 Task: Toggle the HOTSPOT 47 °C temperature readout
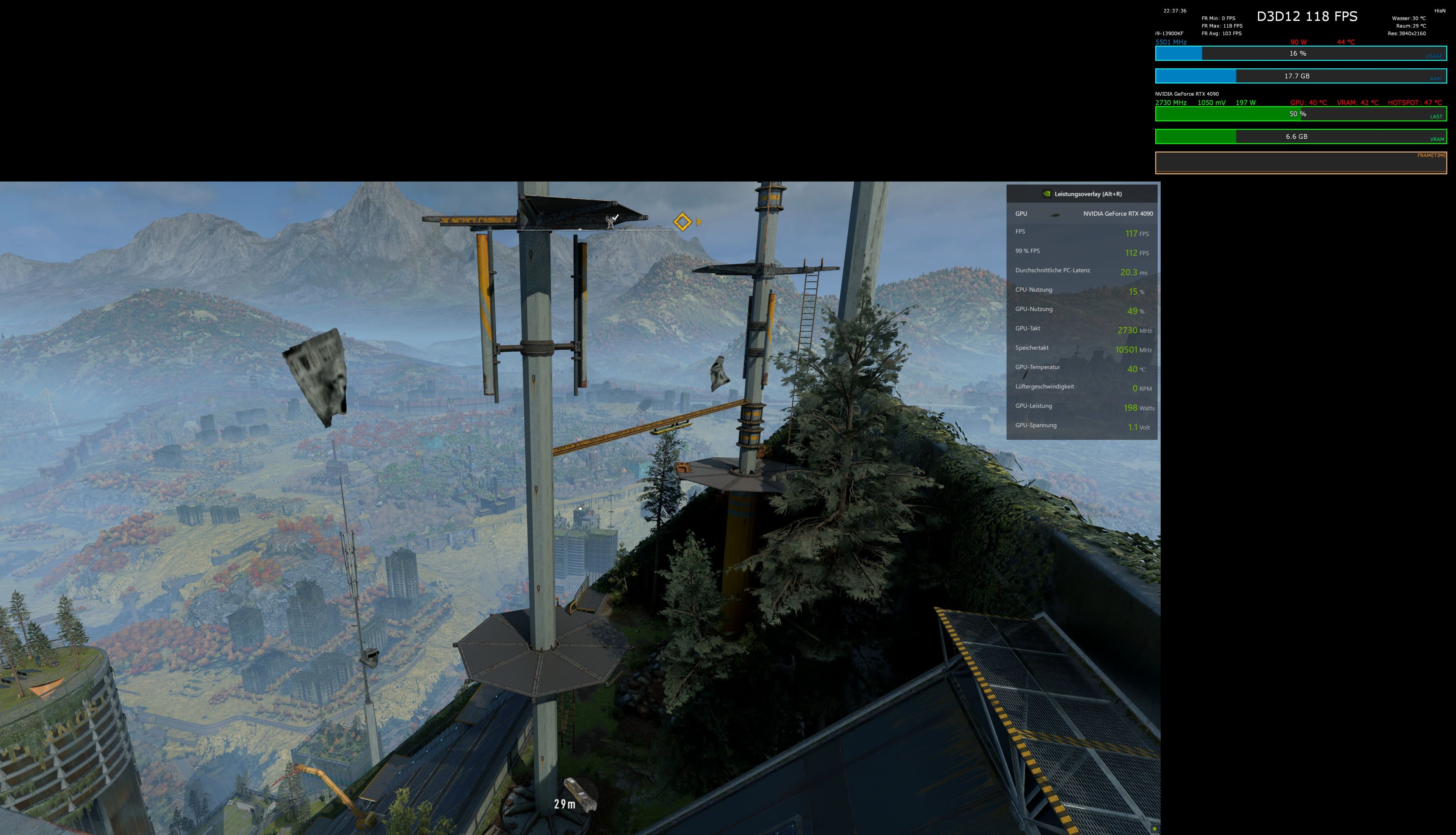1415,103
